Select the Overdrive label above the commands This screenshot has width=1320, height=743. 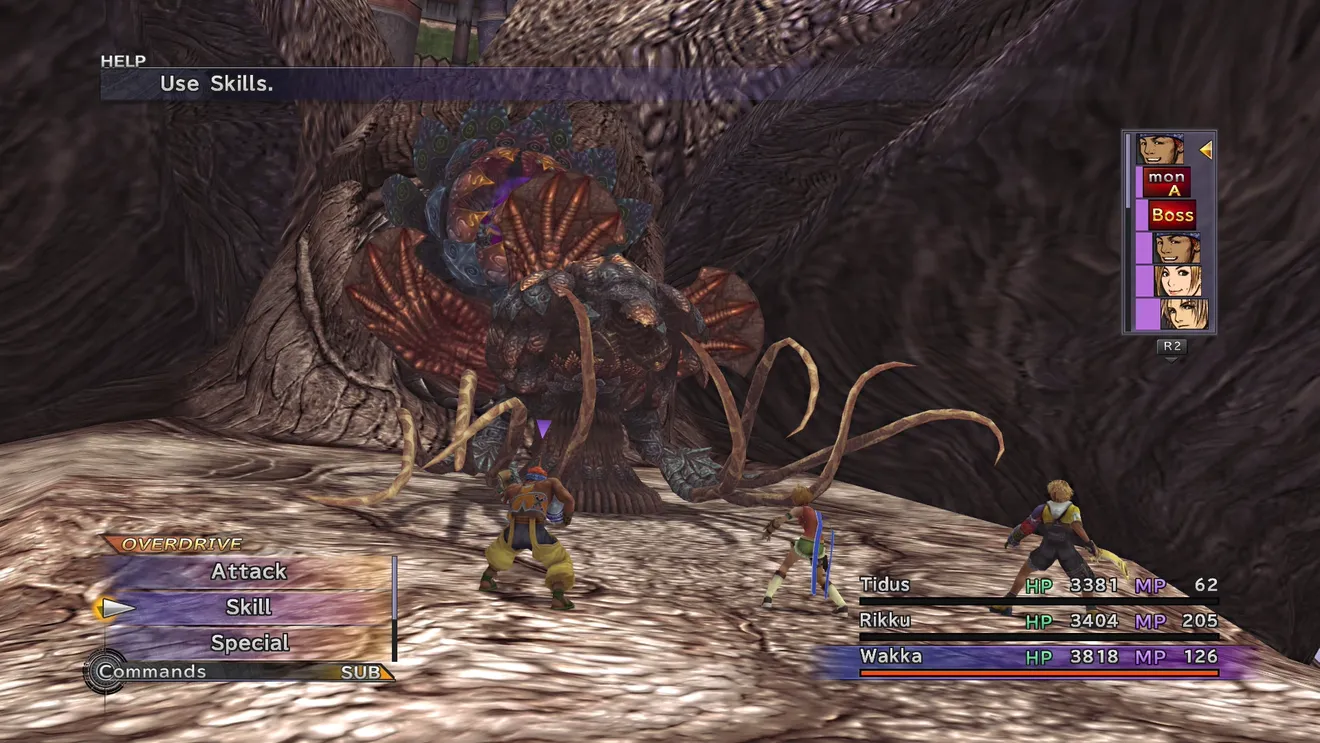click(182, 545)
